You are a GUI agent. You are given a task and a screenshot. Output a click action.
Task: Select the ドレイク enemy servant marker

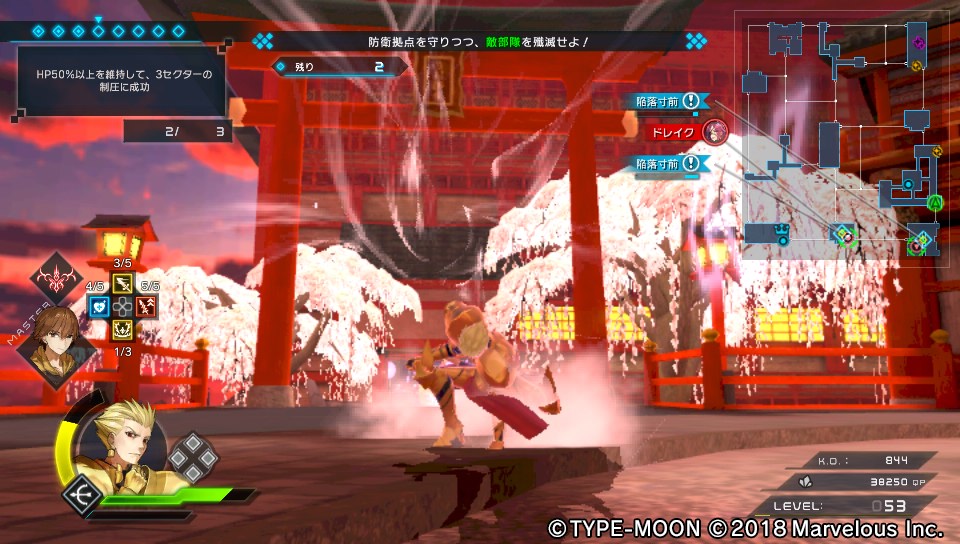click(714, 131)
